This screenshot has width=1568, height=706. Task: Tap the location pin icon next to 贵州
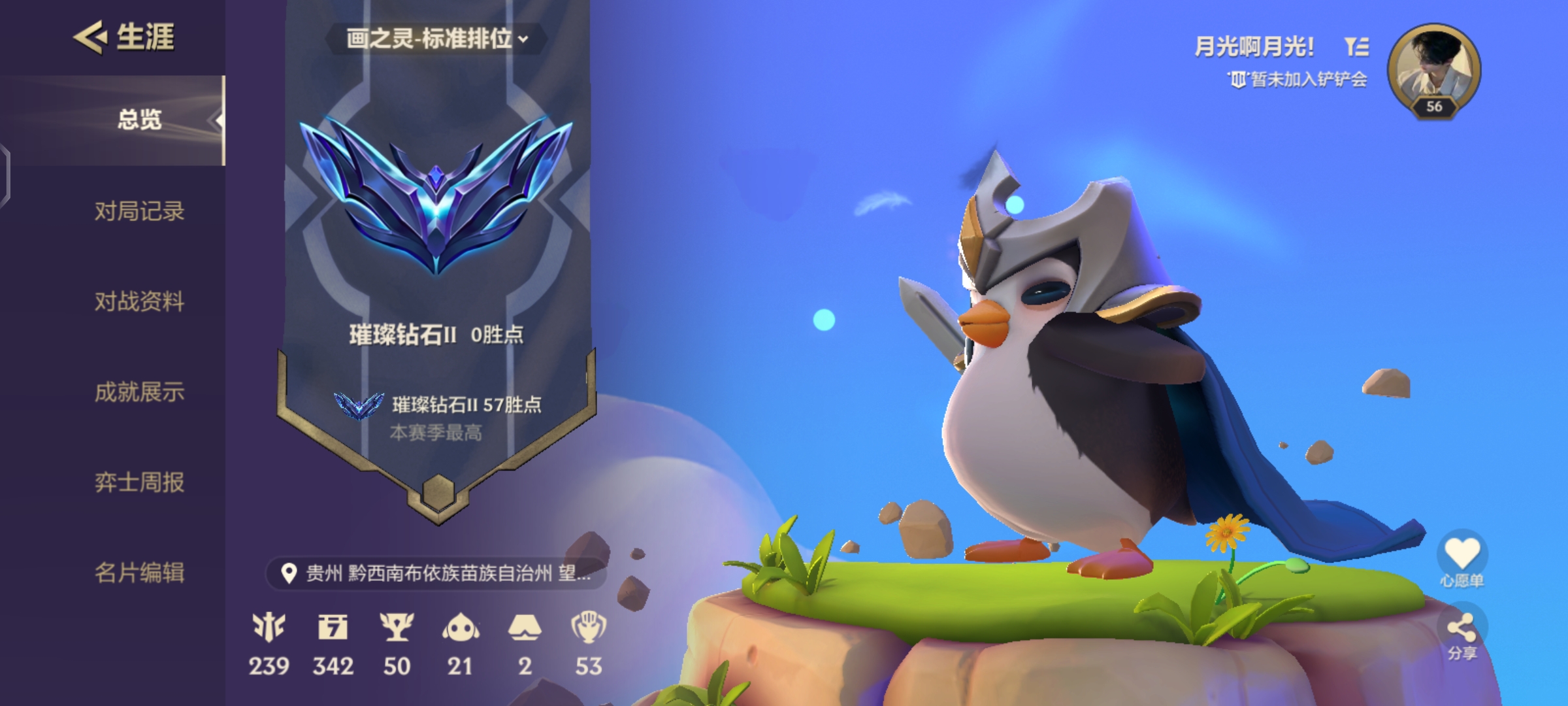click(x=289, y=573)
